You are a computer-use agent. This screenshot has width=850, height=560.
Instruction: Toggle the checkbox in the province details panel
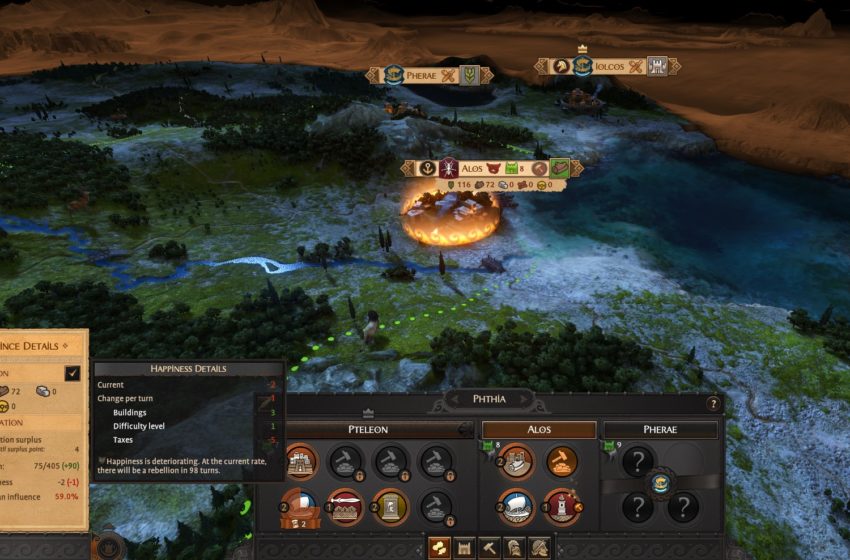pos(72,373)
